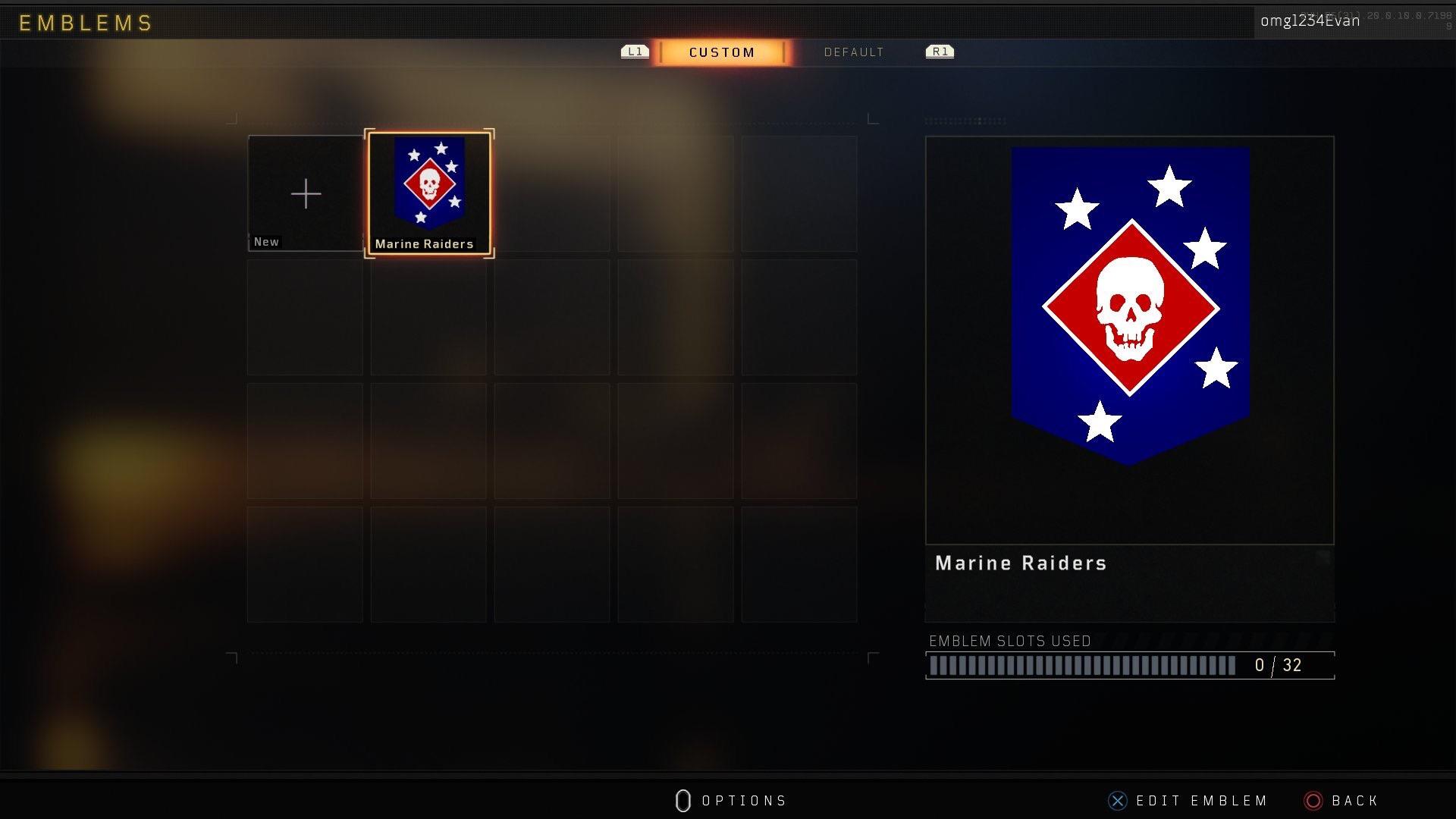Click the plus icon to create a new emblem
Screen dimensions: 1456x819
point(305,193)
